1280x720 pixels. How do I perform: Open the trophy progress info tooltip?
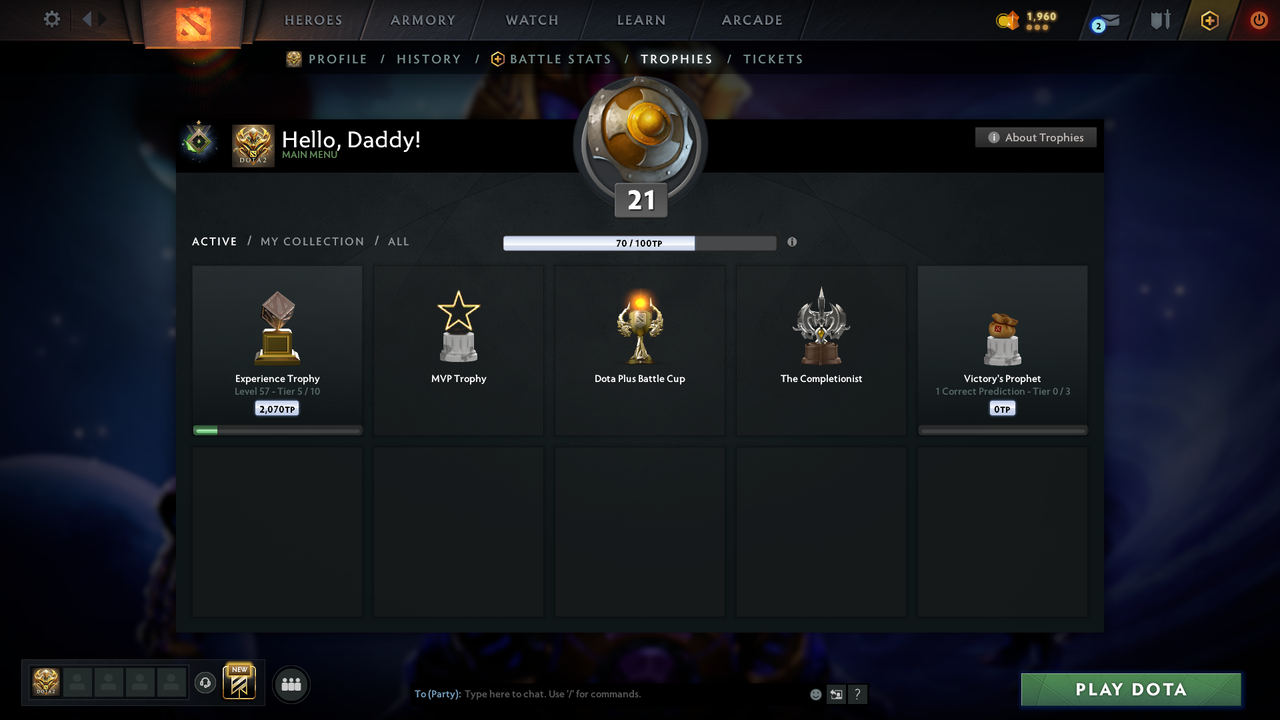(x=791, y=242)
